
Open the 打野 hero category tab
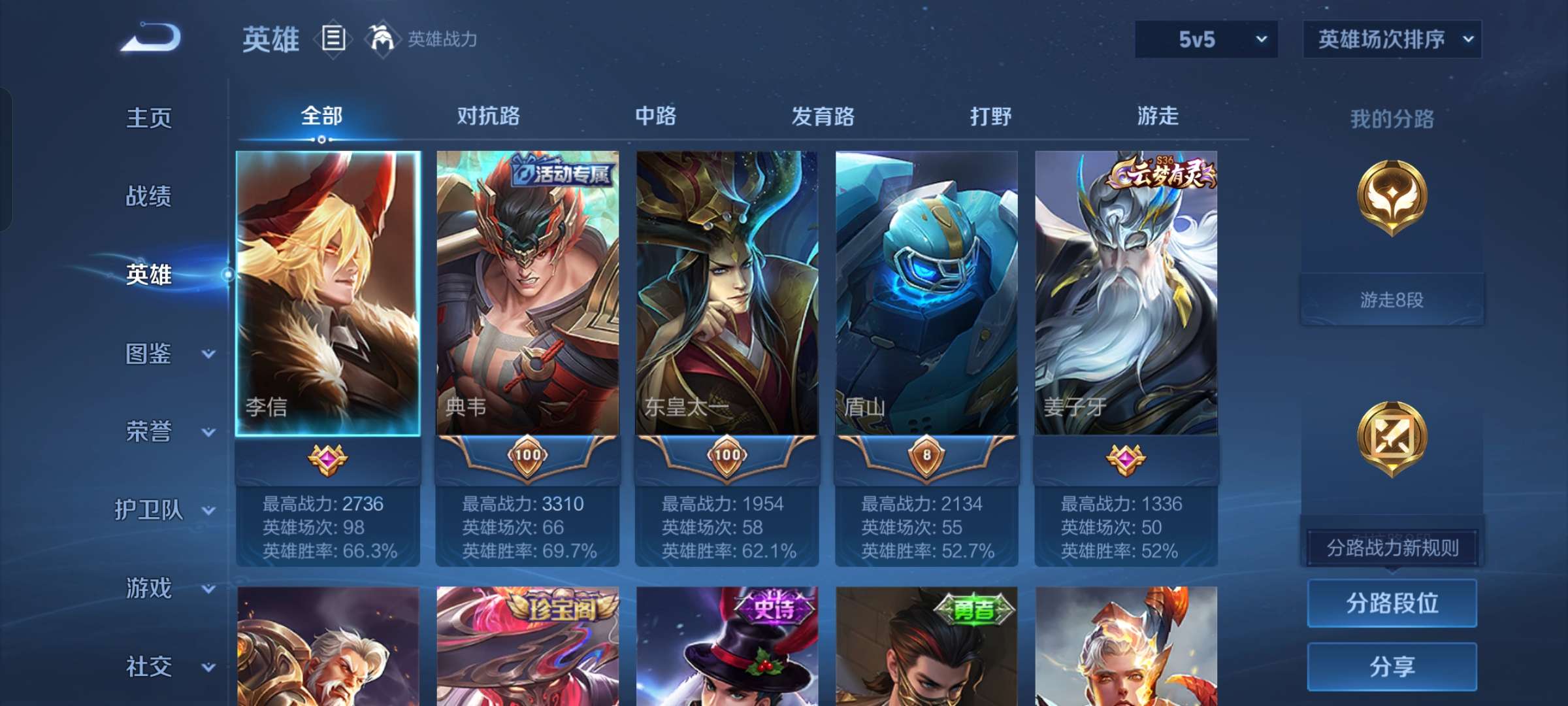(992, 116)
